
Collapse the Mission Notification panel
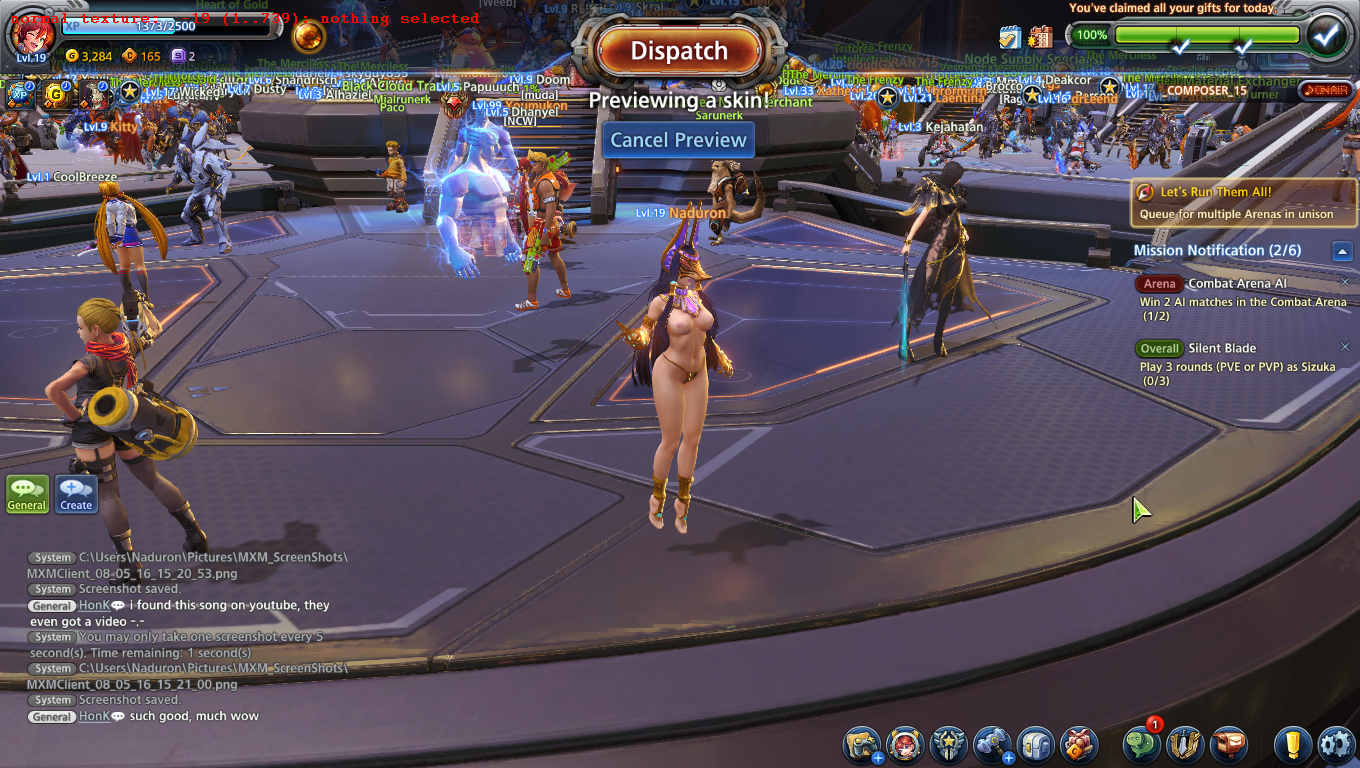pyautogui.click(x=1343, y=251)
